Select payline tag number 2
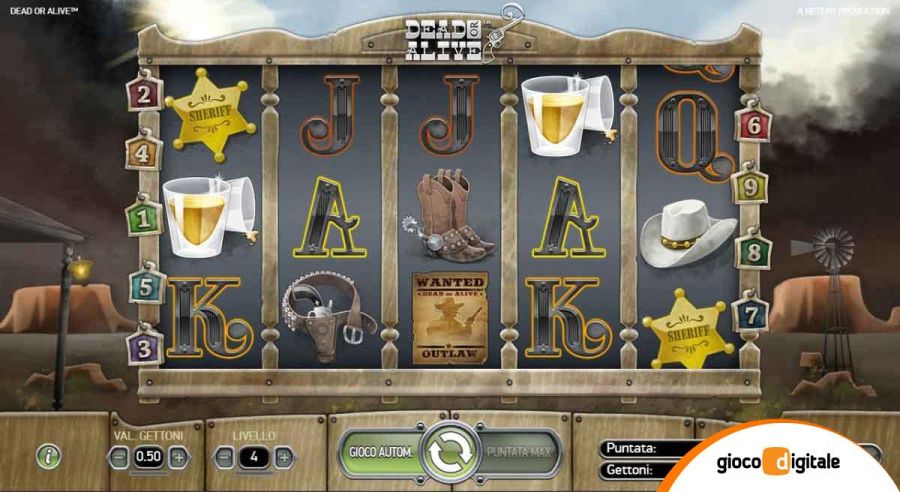Image resolution: width=900 pixels, height=492 pixels. (x=145, y=95)
